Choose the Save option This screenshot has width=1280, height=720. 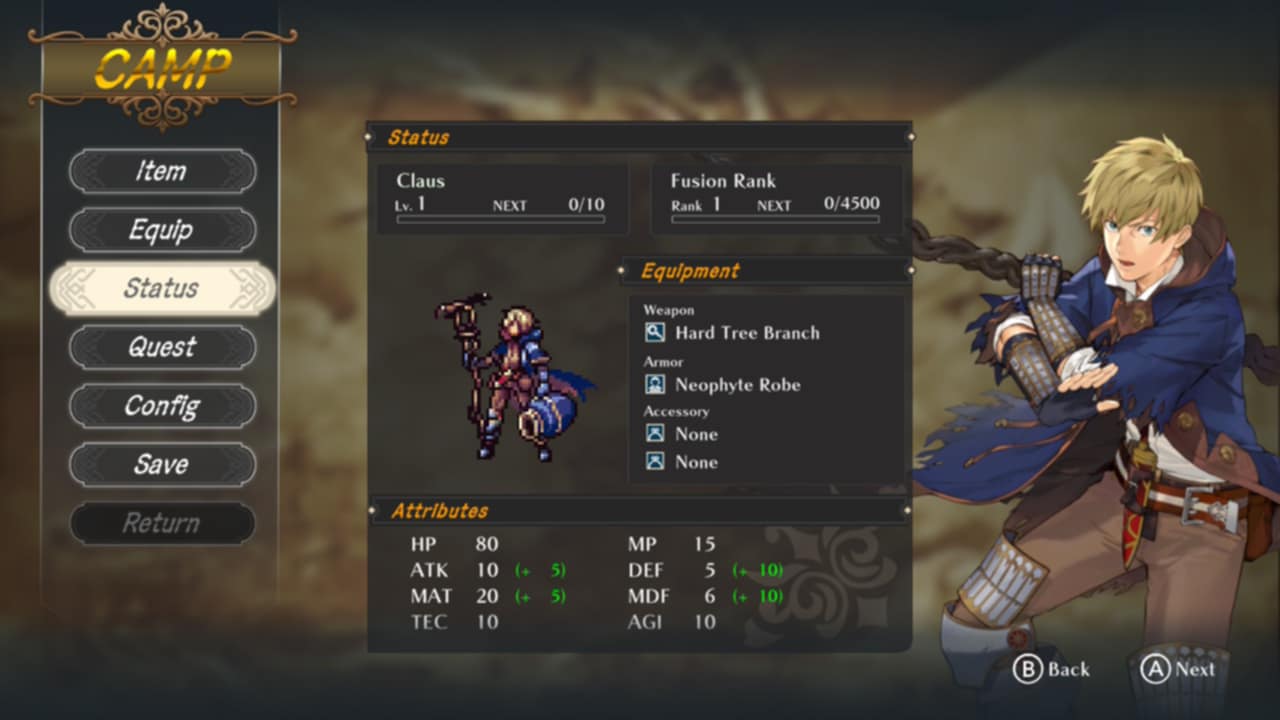tap(162, 464)
